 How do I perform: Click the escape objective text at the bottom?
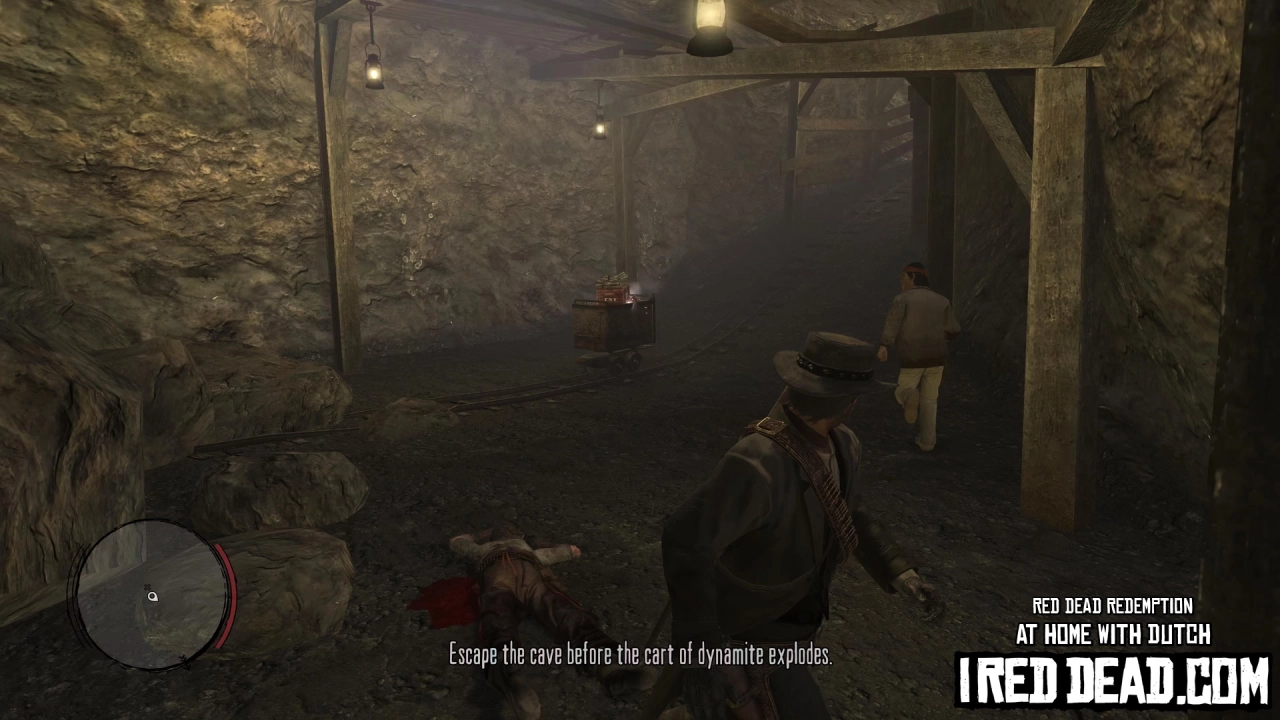point(640,655)
